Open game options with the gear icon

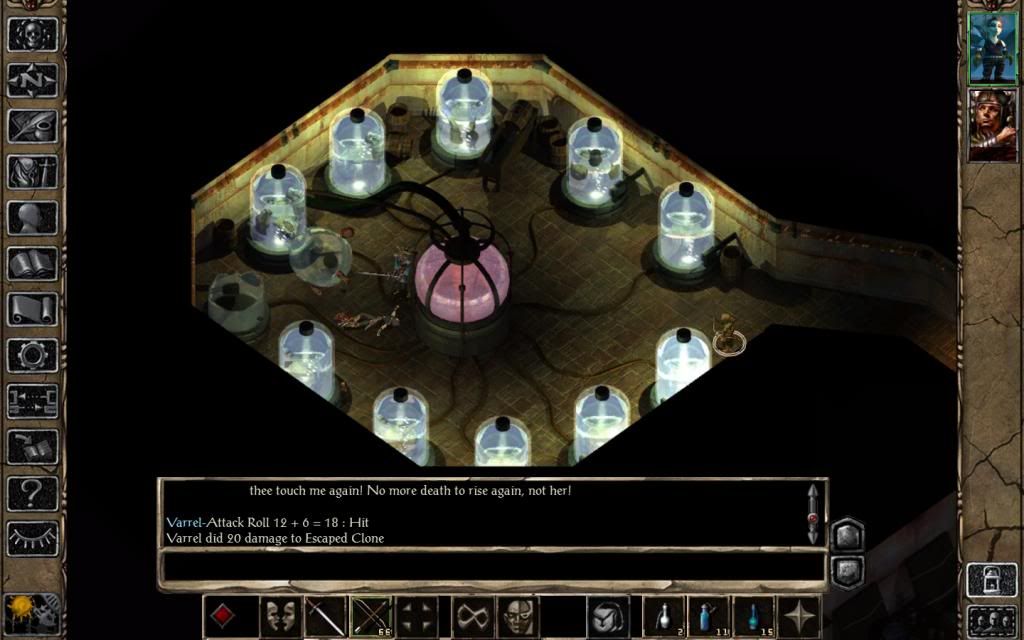32,355
